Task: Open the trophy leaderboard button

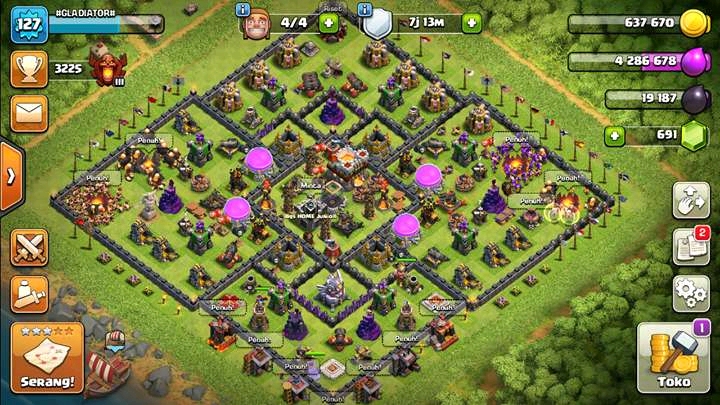Action: click(x=29, y=69)
